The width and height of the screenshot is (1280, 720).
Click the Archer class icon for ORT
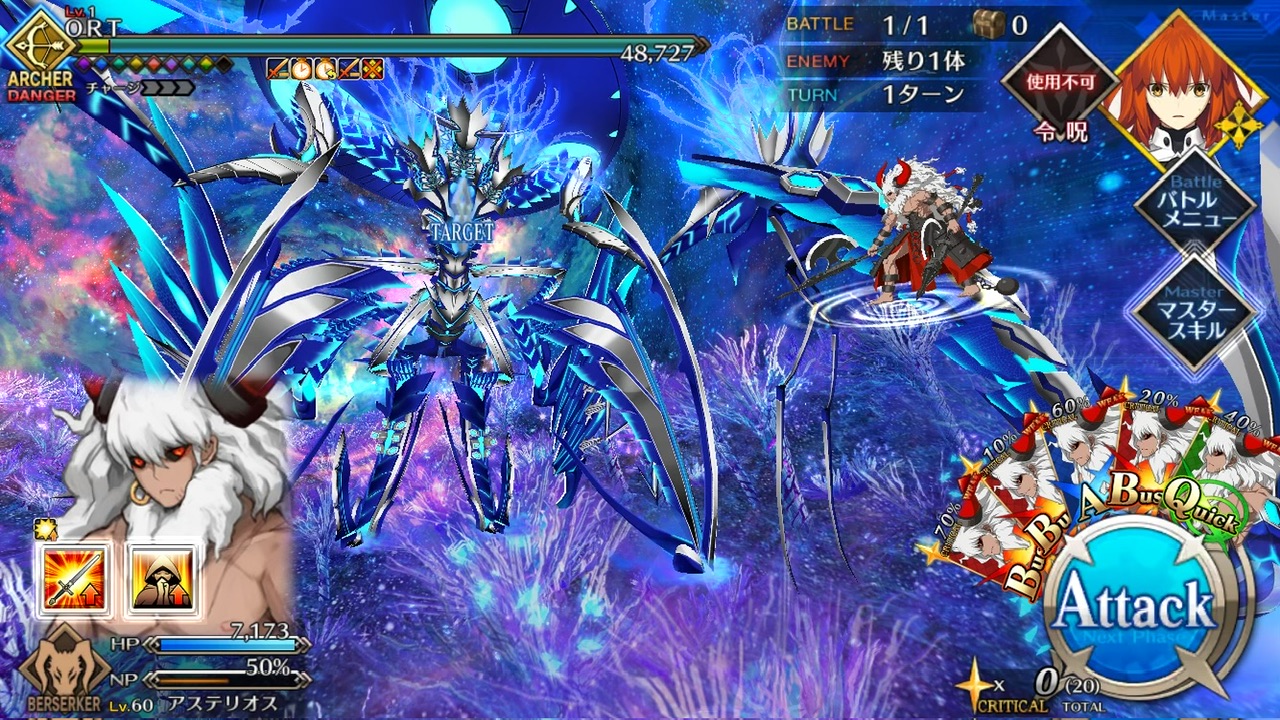coord(41,50)
